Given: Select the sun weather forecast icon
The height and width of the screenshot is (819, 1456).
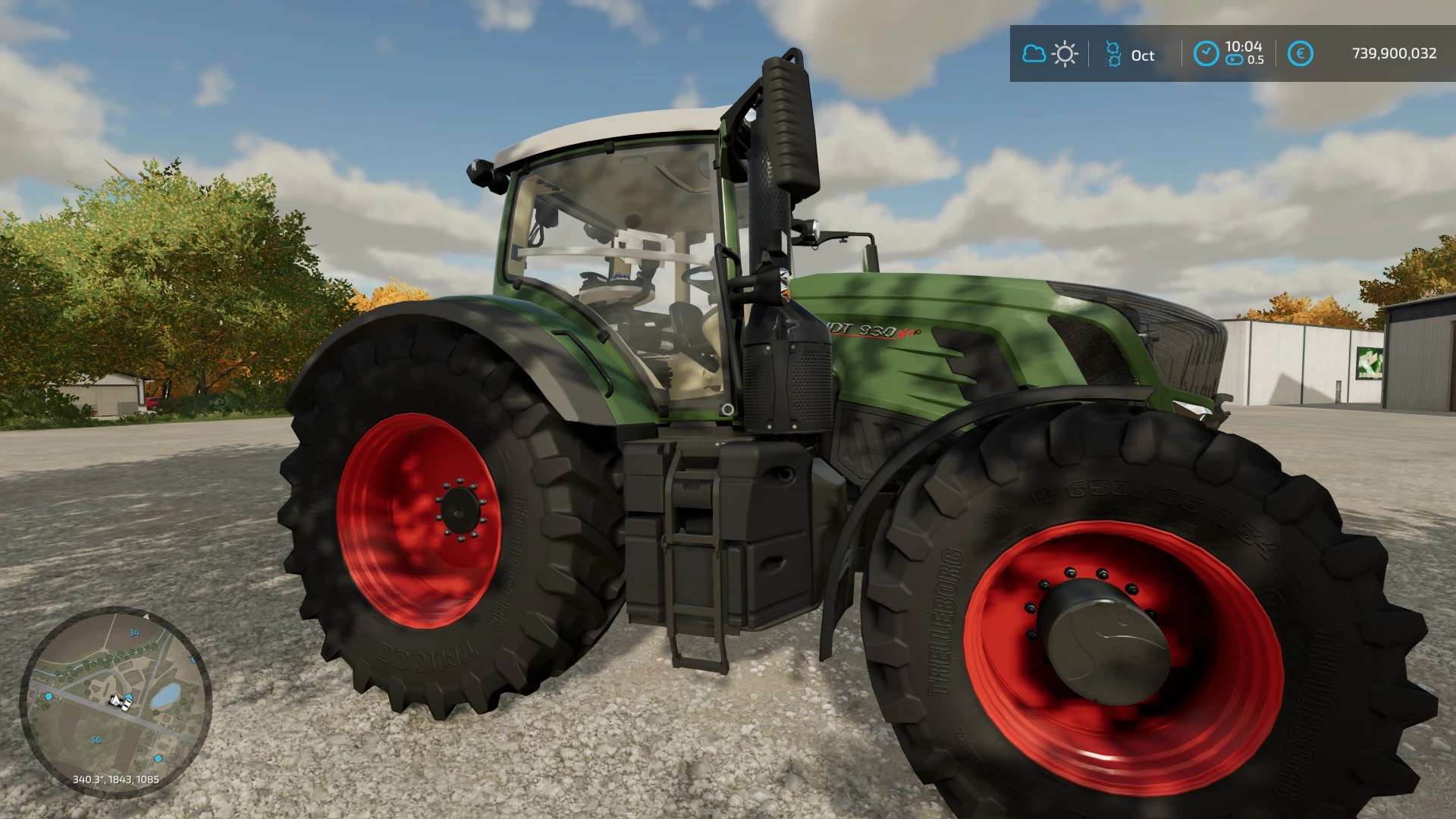Looking at the screenshot, I should click(x=1065, y=54).
